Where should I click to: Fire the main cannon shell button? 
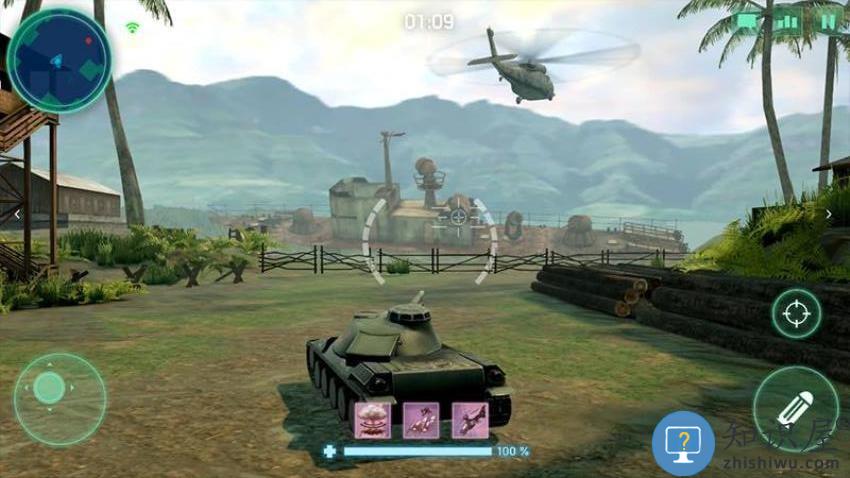[x=796, y=409]
